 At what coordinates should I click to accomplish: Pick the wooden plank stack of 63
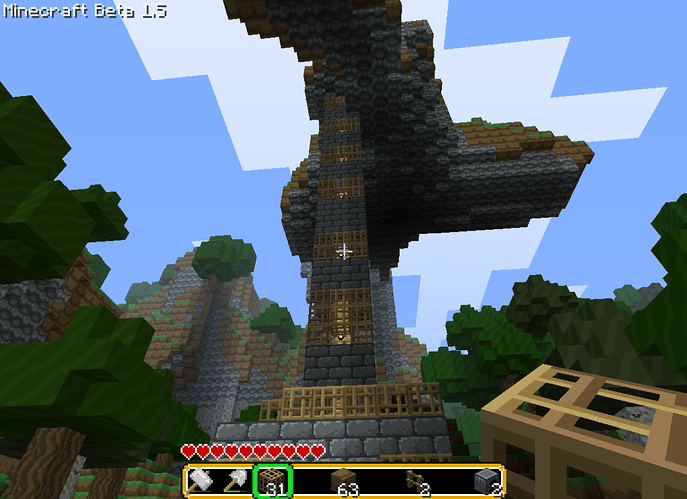point(344,482)
